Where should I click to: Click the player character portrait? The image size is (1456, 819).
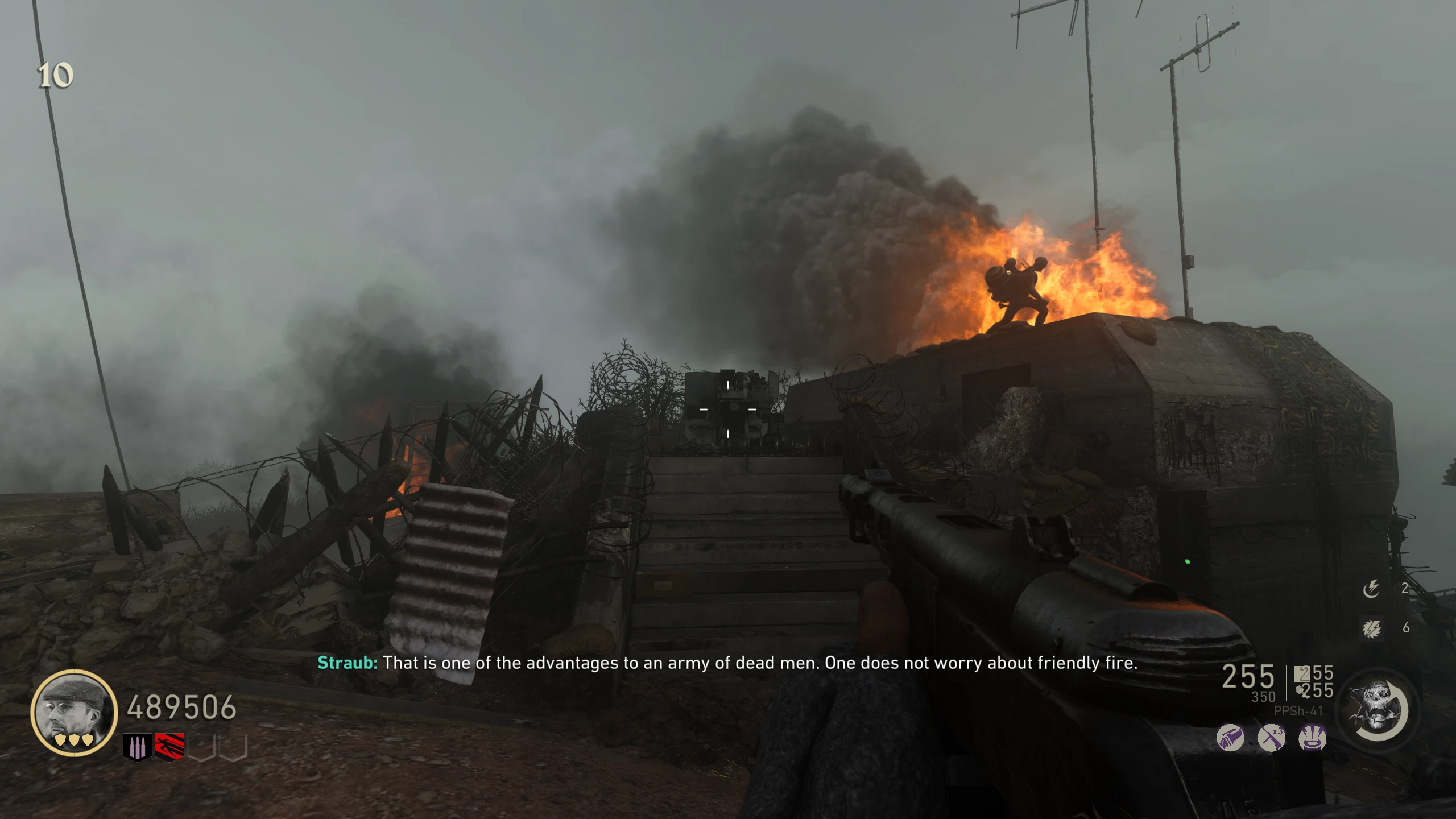74,712
